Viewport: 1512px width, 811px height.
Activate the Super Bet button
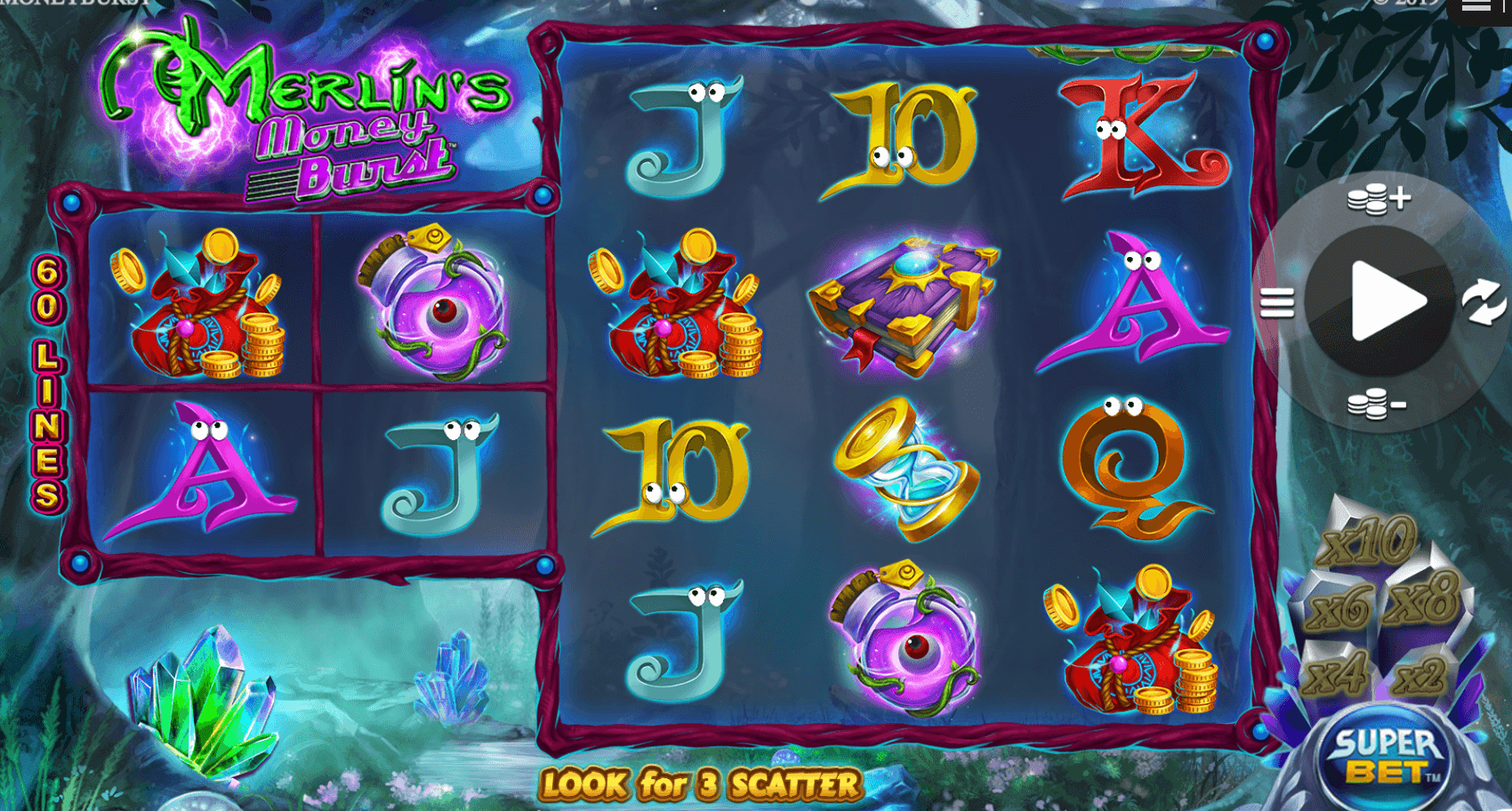pos(1384,758)
